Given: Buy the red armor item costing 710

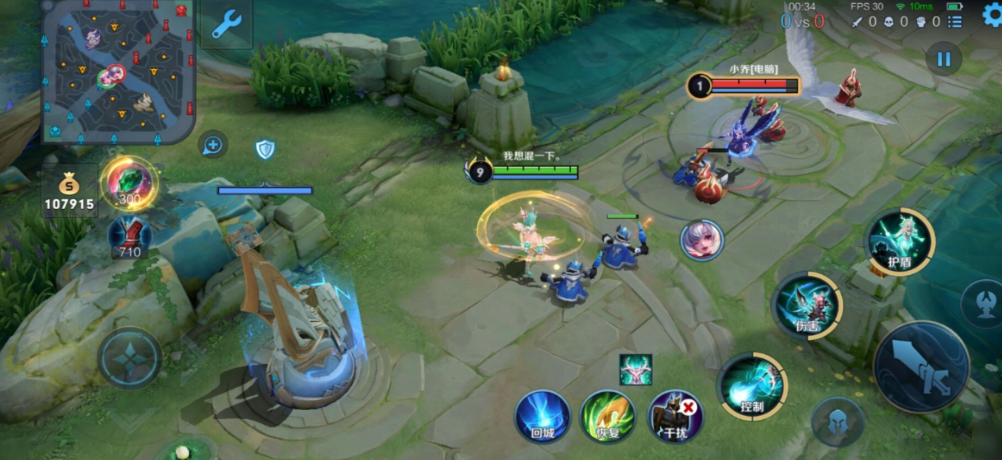Looking at the screenshot, I should coord(130,238).
